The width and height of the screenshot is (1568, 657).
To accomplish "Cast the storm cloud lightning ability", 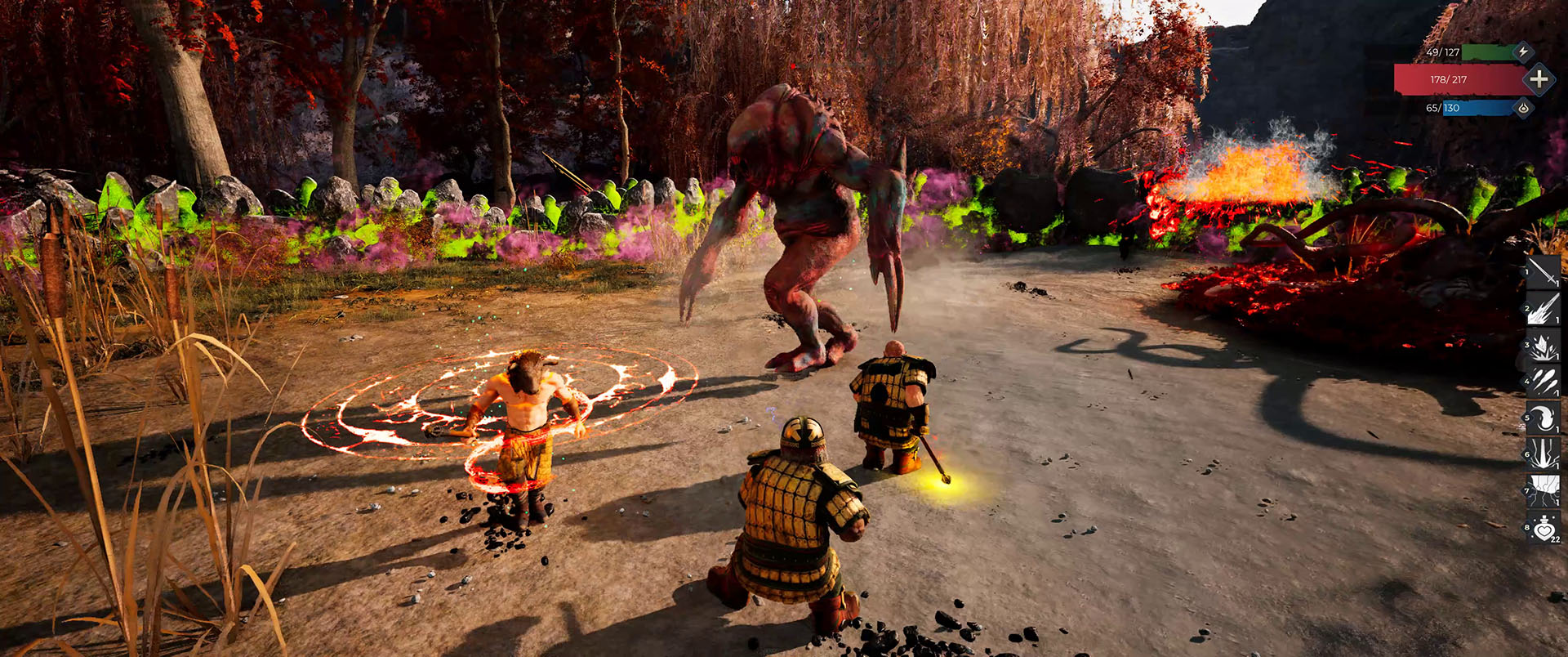I will (x=1543, y=491).
